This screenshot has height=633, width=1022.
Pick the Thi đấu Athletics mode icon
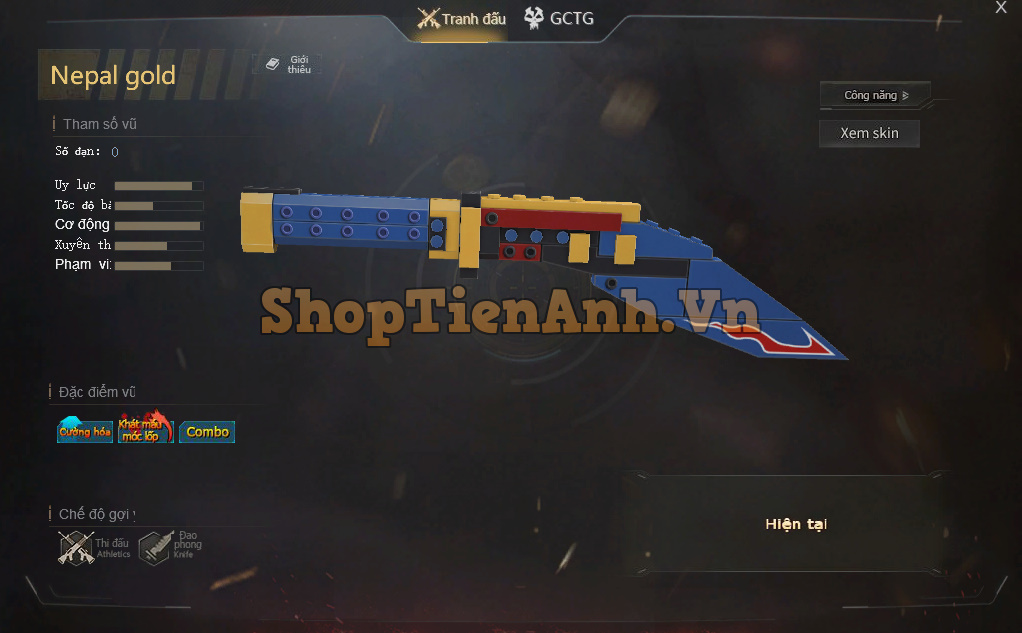tap(94, 547)
